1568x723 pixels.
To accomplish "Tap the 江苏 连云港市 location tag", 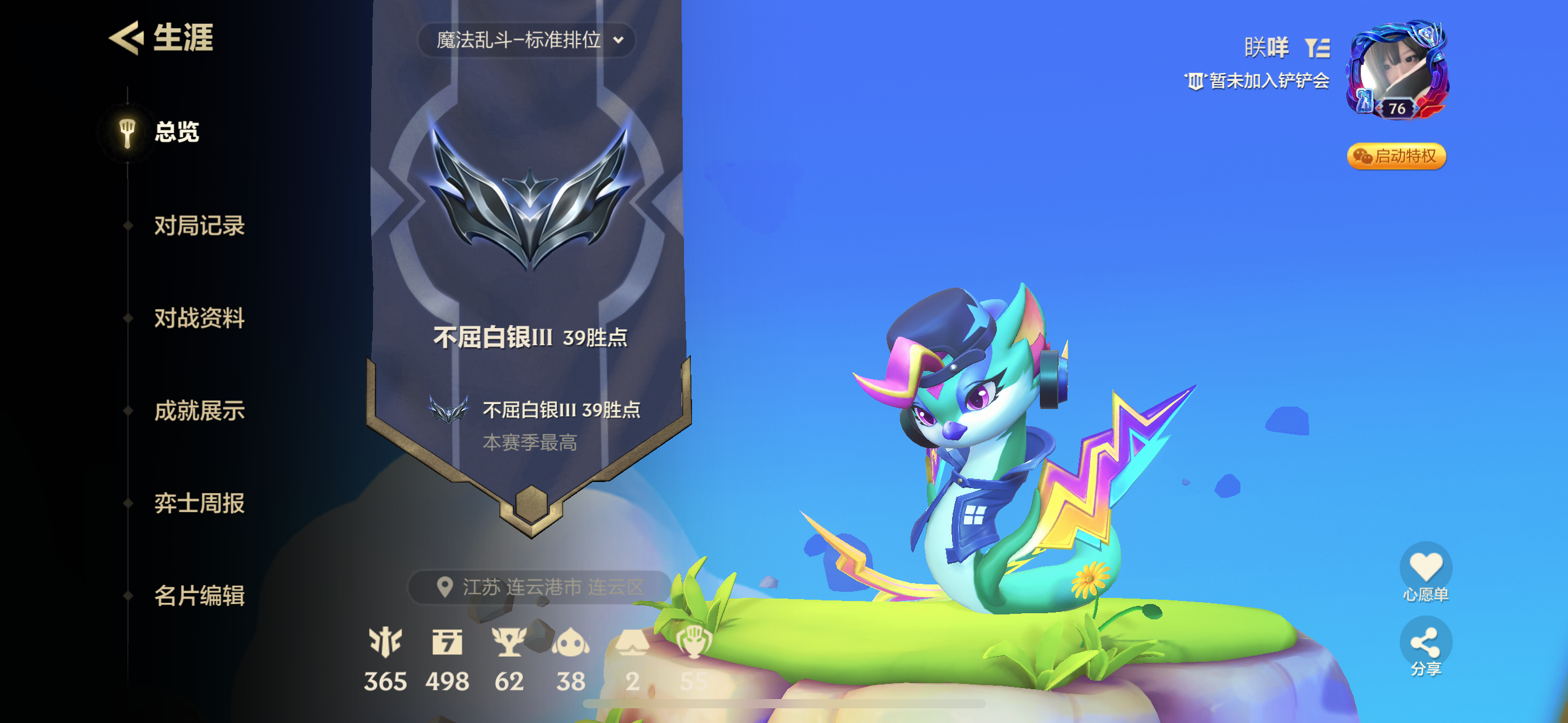I will (x=540, y=587).
